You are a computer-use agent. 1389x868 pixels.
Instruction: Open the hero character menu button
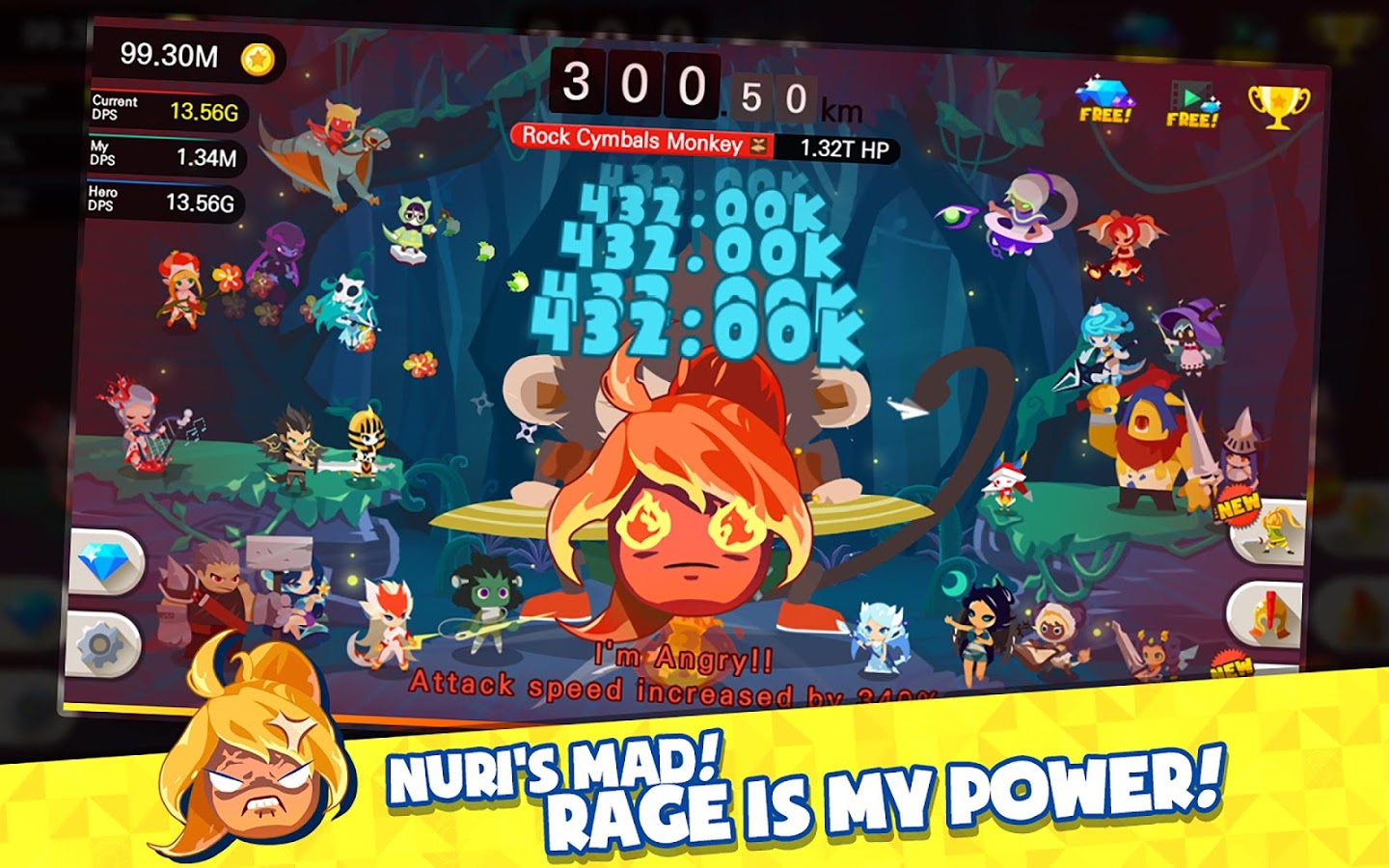1272,532
